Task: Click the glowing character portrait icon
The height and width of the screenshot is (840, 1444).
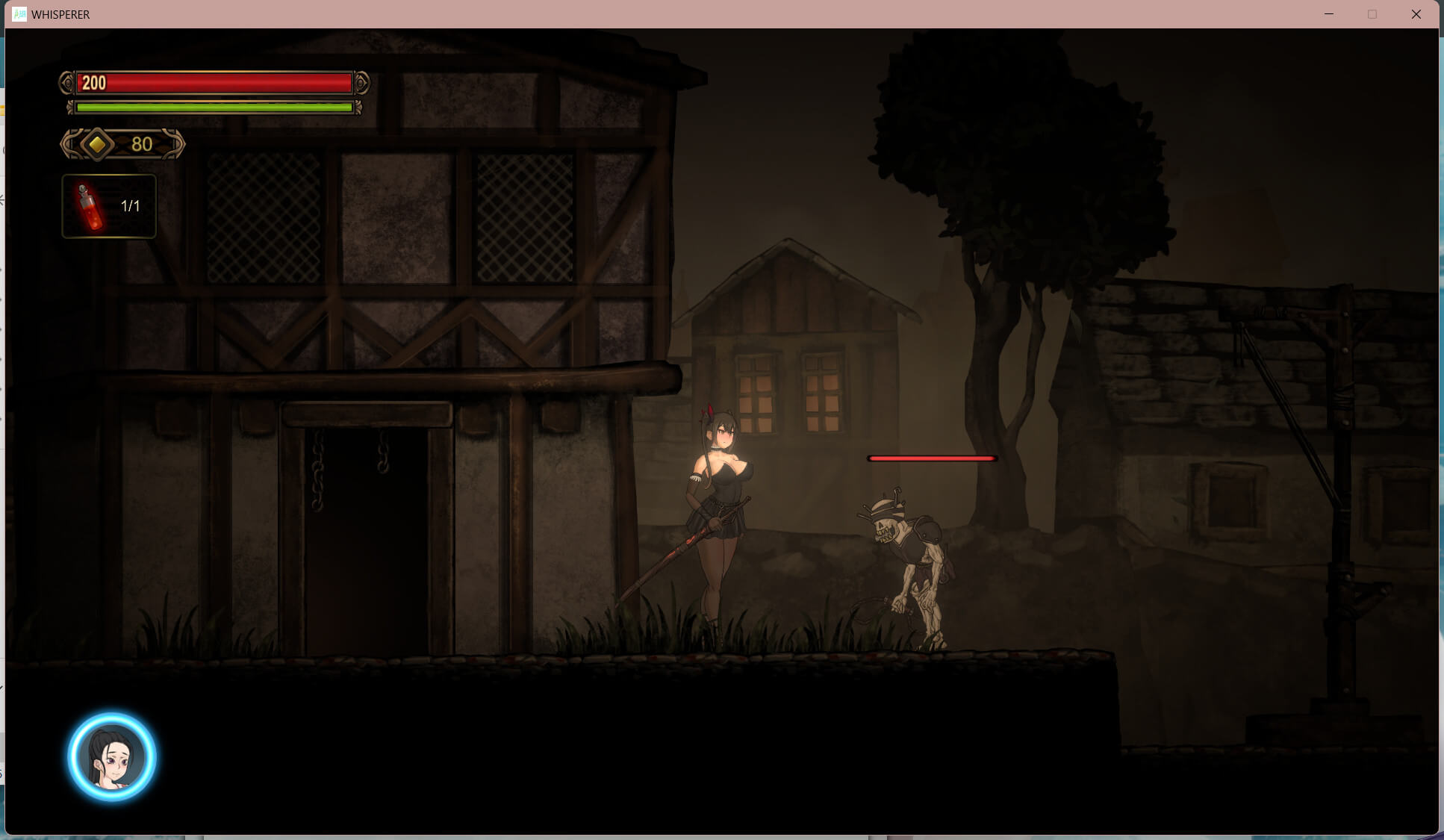Action: coord(112,756)
